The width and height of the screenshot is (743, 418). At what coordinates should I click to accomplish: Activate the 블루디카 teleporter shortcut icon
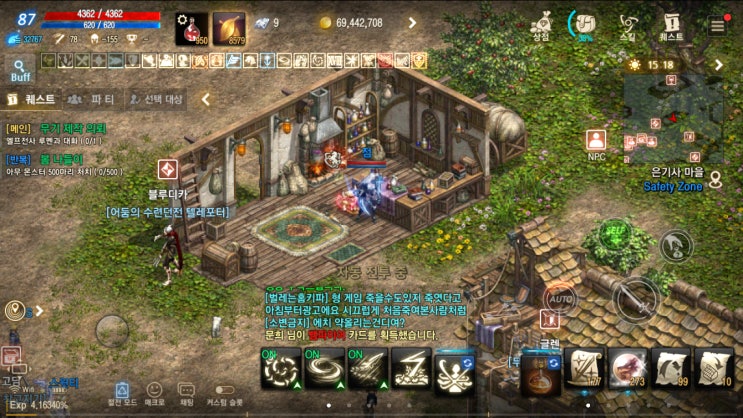(x=167, y=170)
